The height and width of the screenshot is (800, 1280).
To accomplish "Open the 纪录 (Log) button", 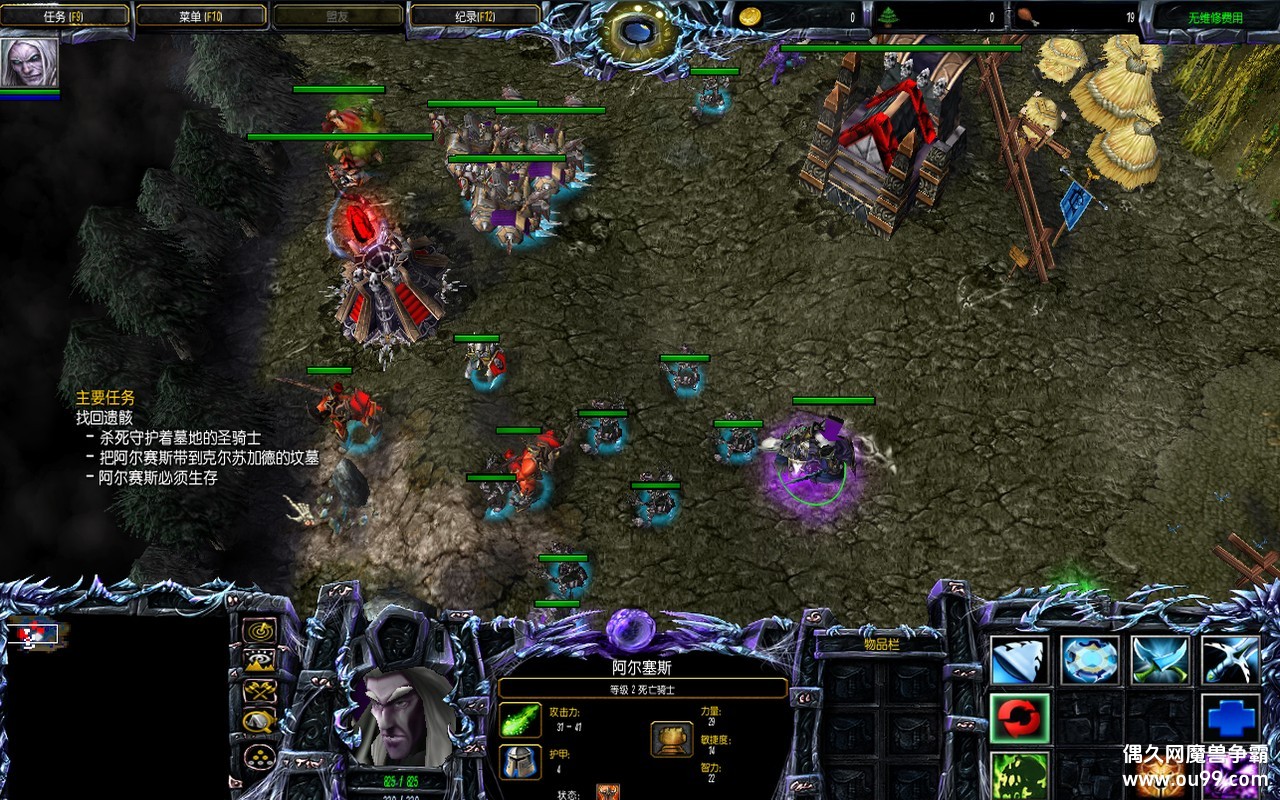I will click(x=475, y=16).
